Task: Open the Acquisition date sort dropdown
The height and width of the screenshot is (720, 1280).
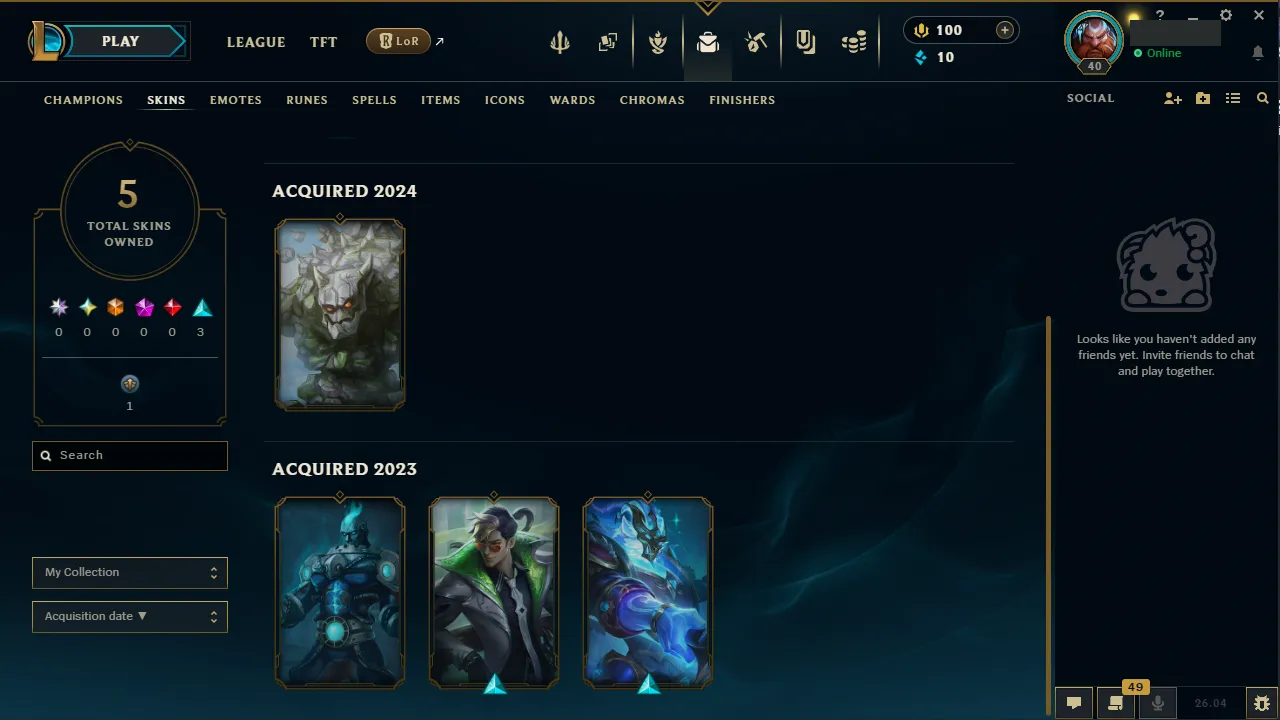Action: [129, 616]
